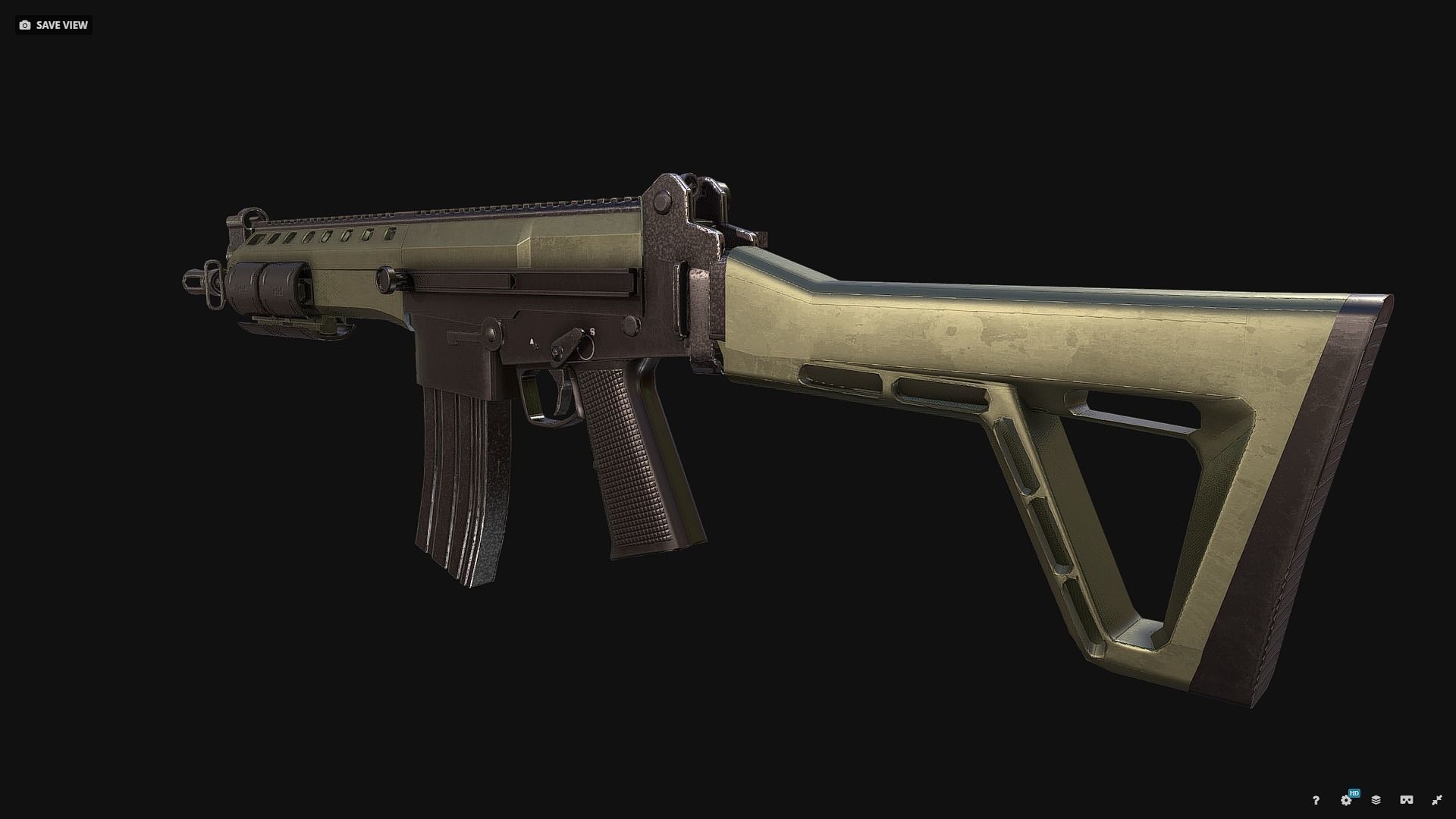This screenshot has width=1456, height=819.
Task: Click the camera icon inside SAVE VIEW
Action: point(25,25)
